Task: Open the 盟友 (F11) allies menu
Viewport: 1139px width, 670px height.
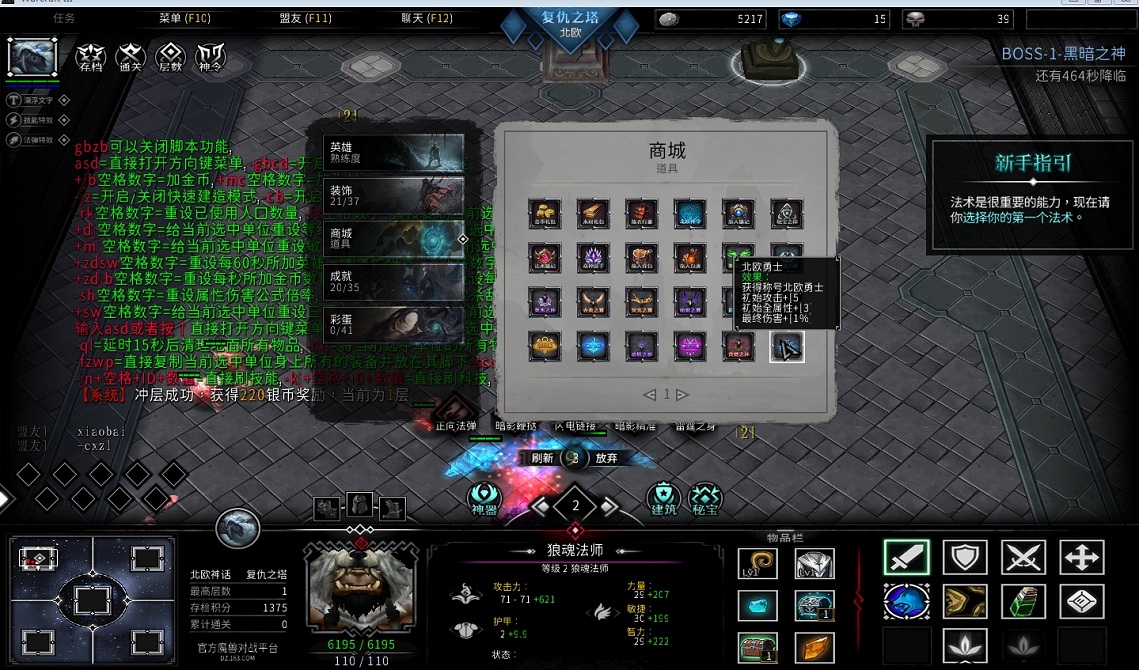Action: point(305,18)
